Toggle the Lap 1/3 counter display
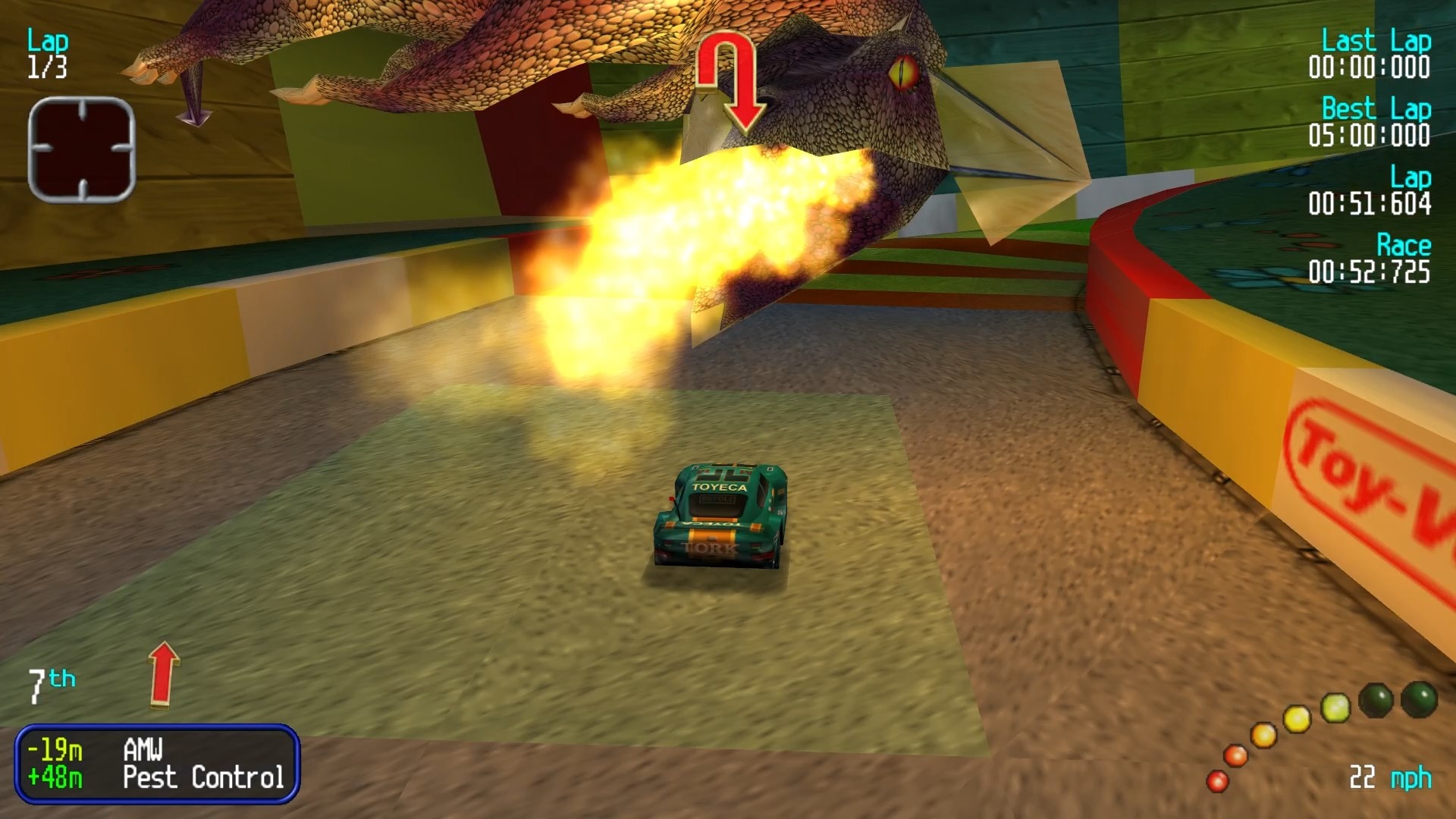 47,53
